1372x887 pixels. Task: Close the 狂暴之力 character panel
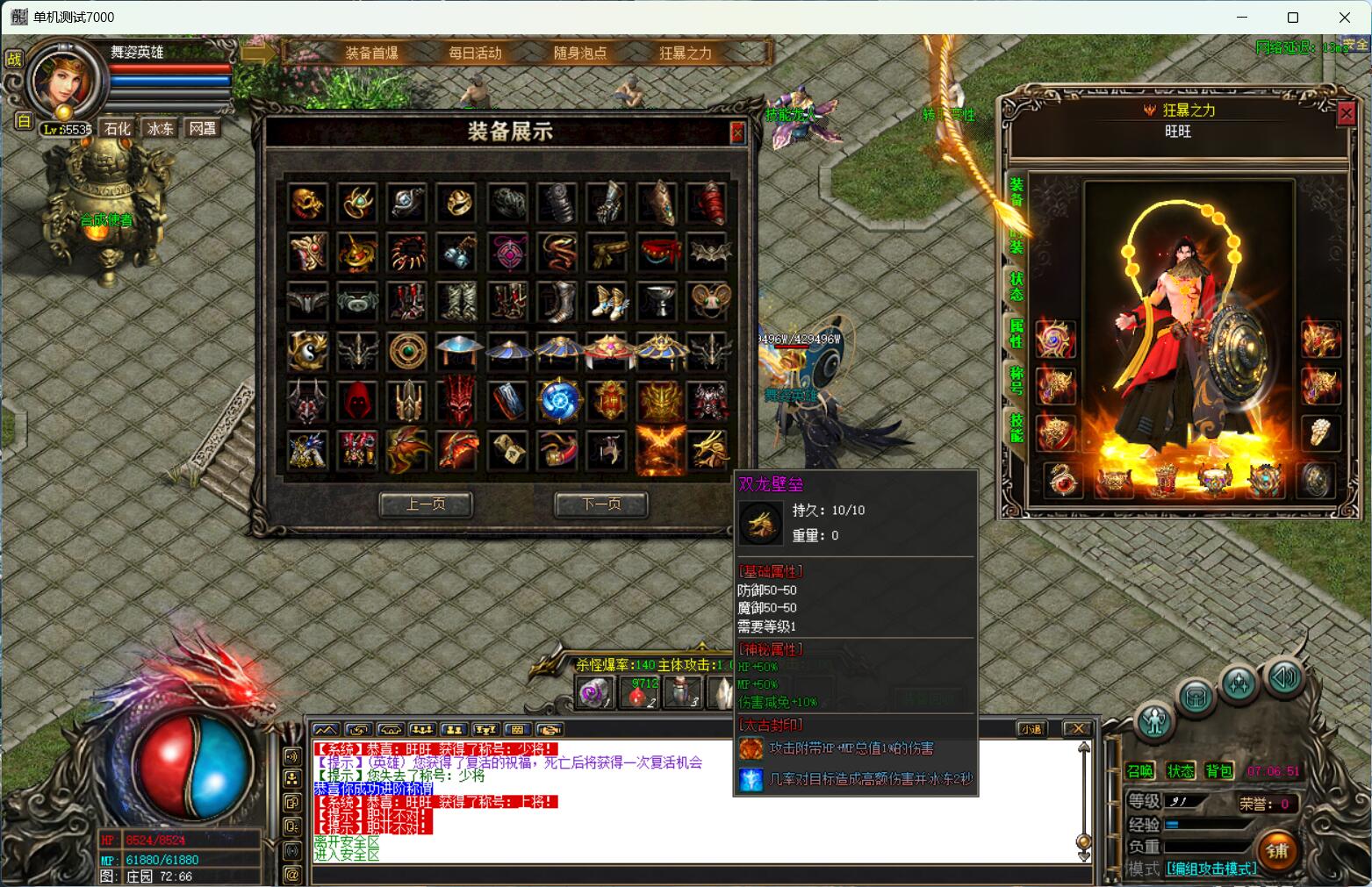click(1346, 113)
